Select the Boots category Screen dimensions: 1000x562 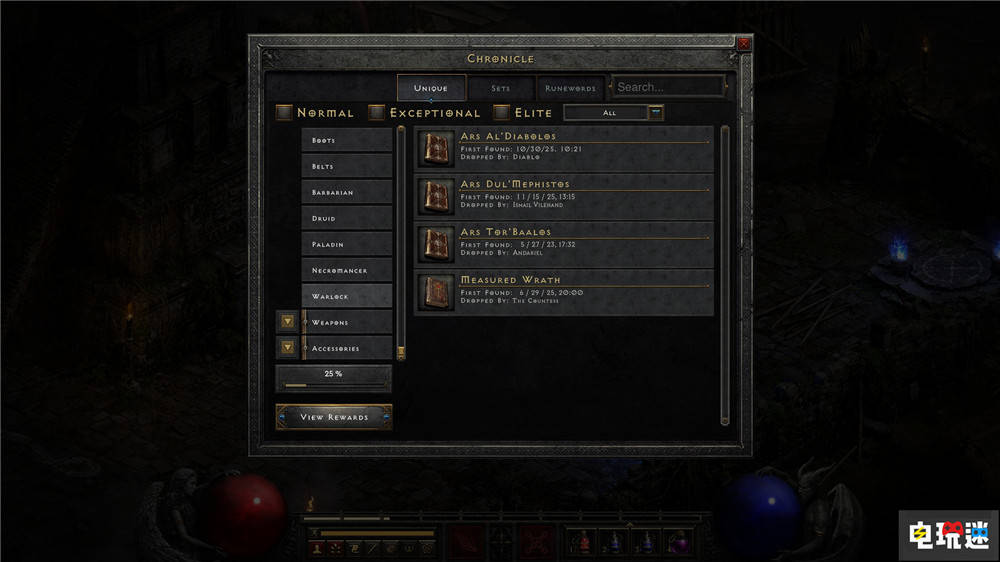(x=346, y=140)
